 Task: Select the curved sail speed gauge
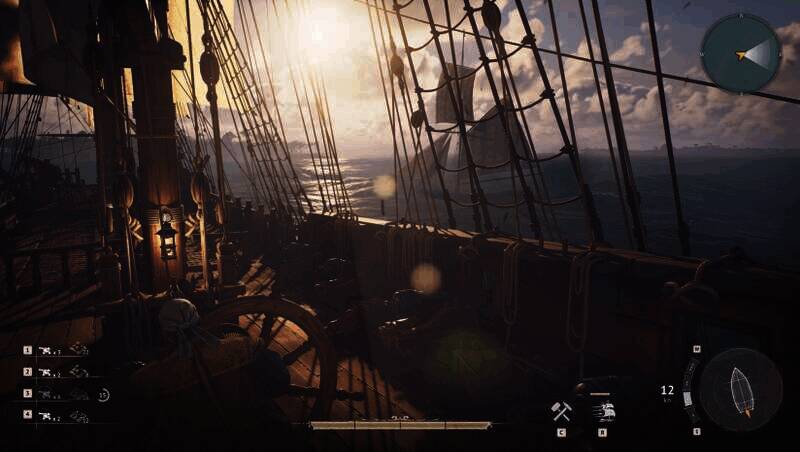688,390
